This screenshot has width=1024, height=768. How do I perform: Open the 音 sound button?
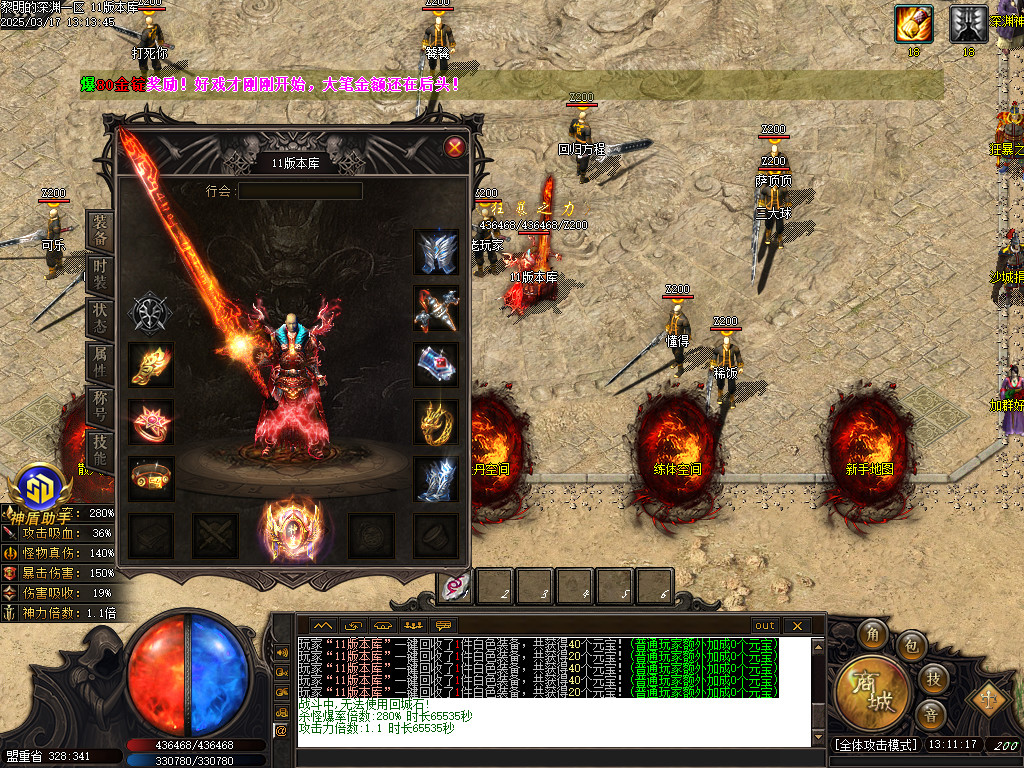[930, 715]
